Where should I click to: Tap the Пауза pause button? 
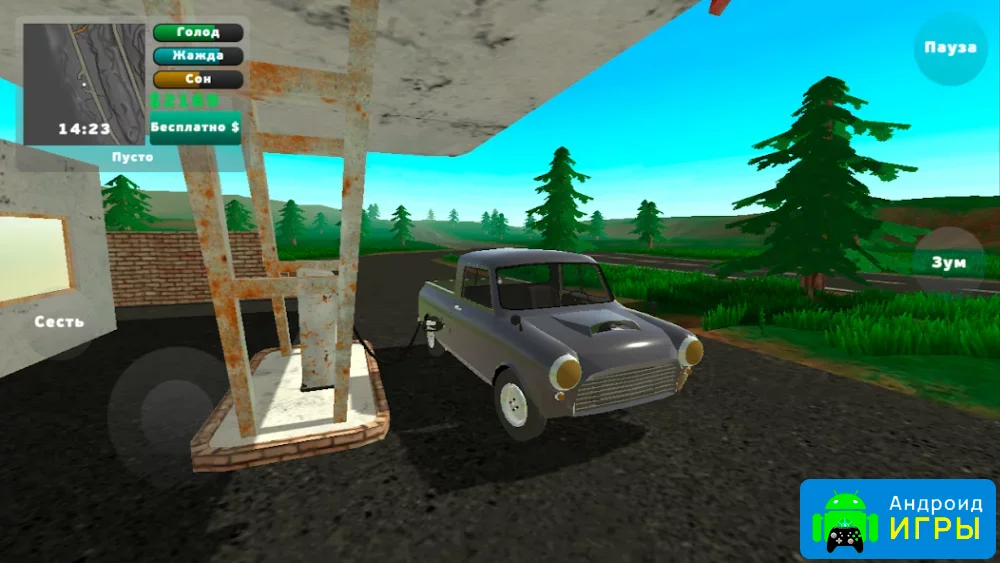950,48
